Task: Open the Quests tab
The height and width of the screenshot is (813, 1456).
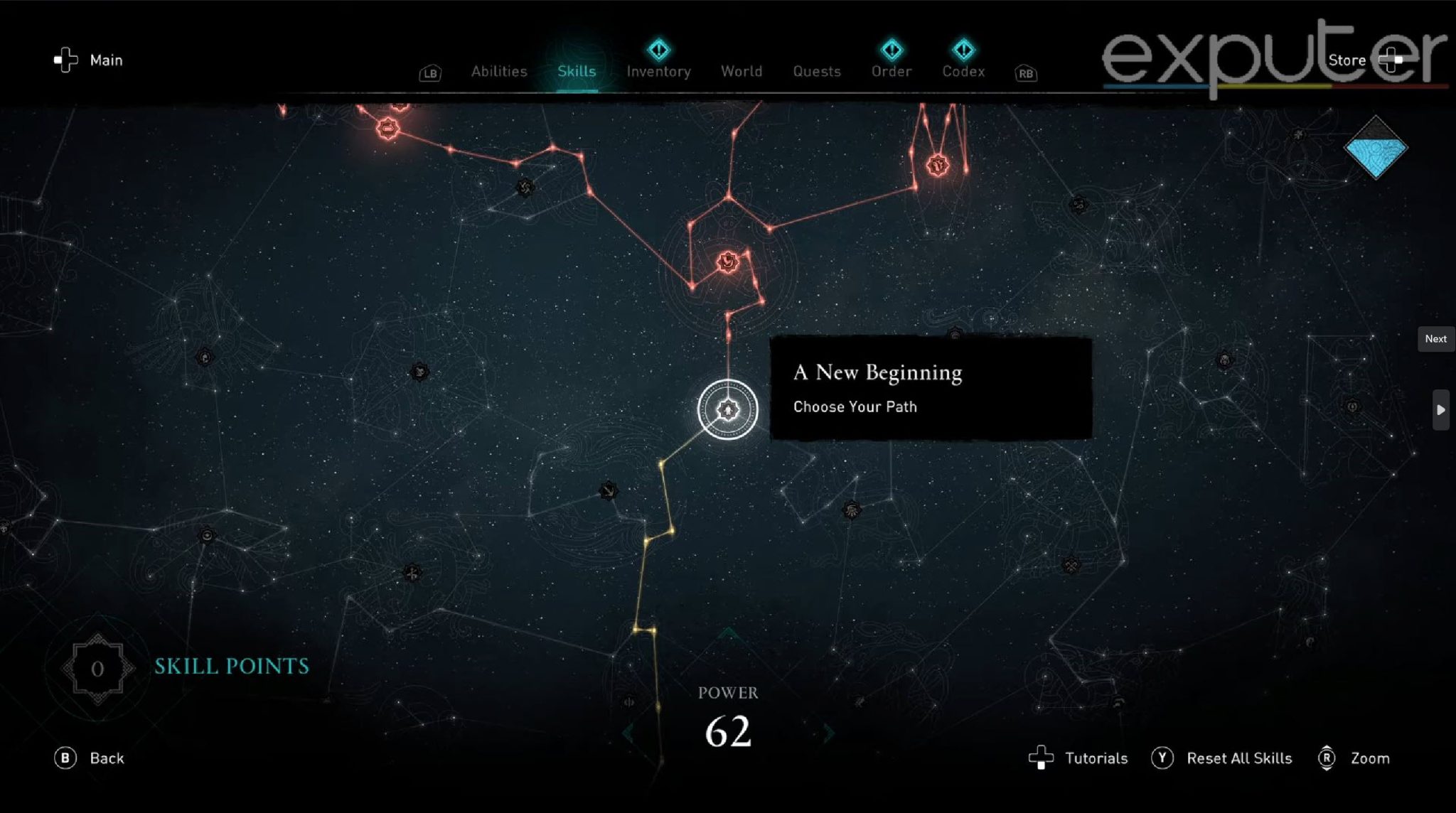Action: coord(816,71)
